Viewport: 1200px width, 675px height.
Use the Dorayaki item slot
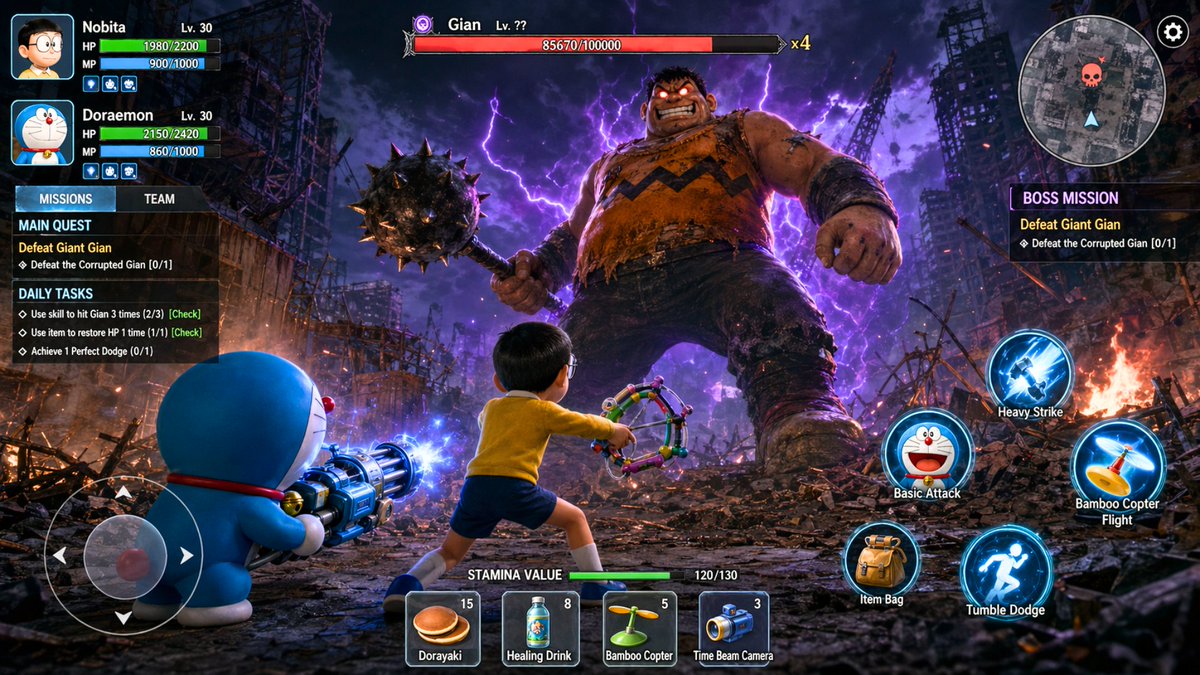442,628
